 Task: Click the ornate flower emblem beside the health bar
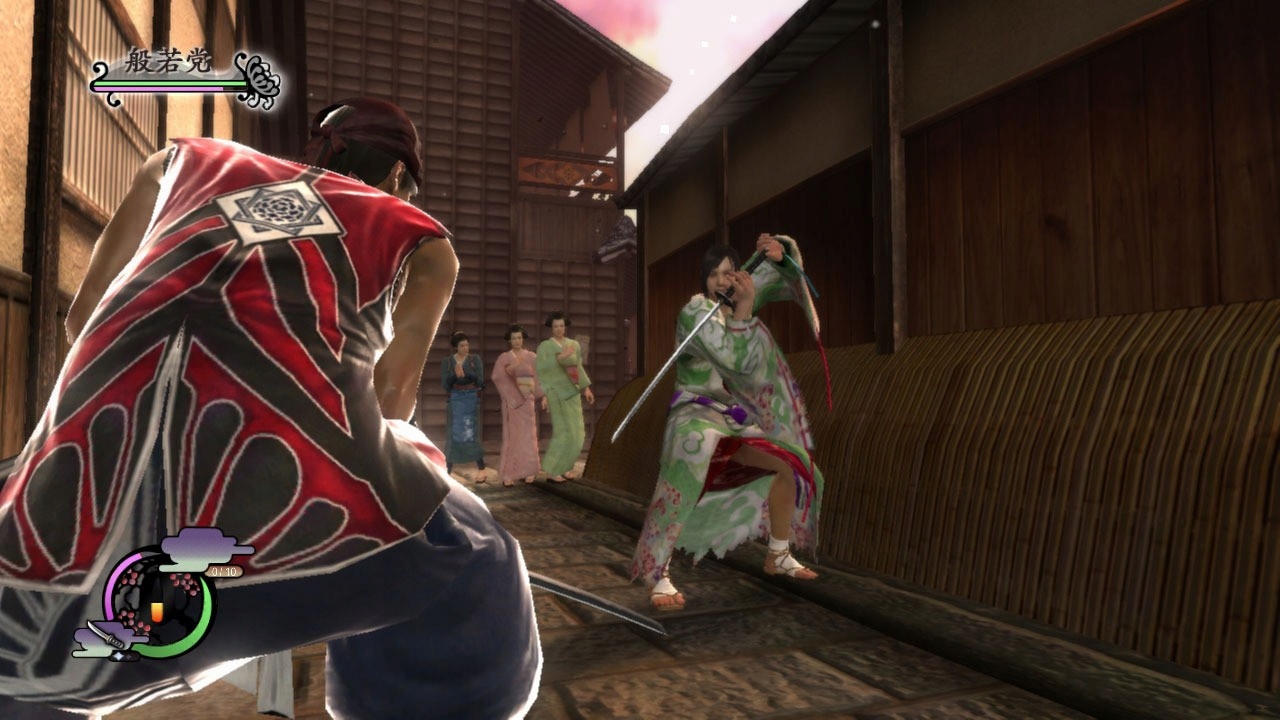pyautogui.click(x=260, y=80)
